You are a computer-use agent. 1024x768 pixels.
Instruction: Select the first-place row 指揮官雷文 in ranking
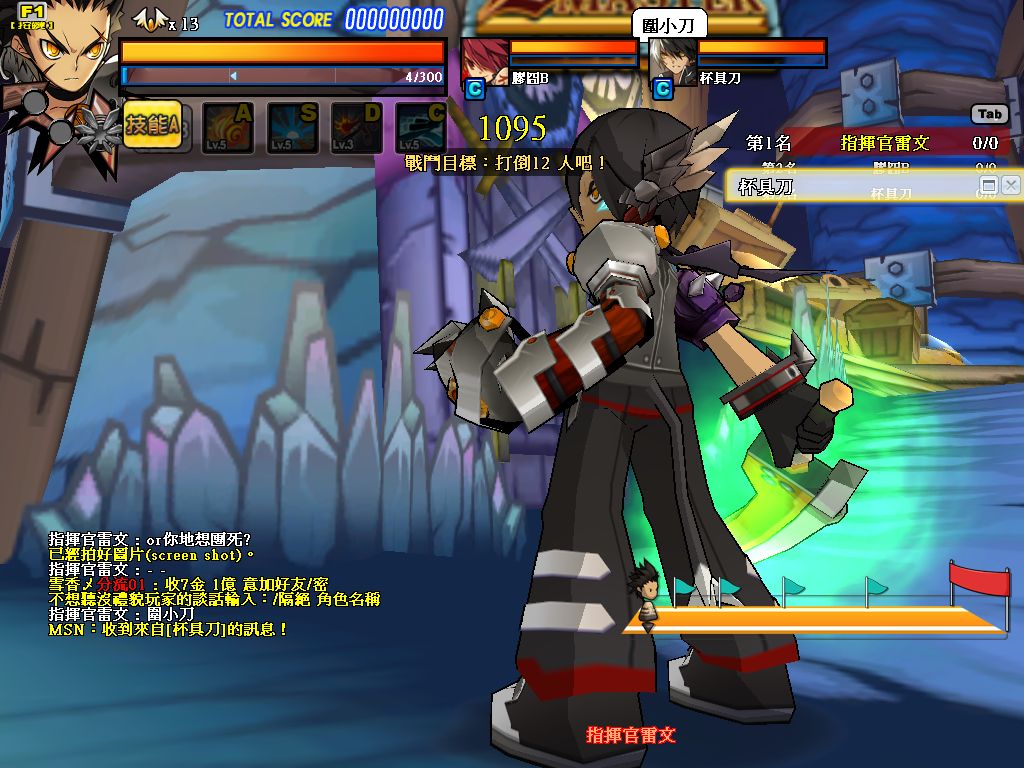pos(872,143)
